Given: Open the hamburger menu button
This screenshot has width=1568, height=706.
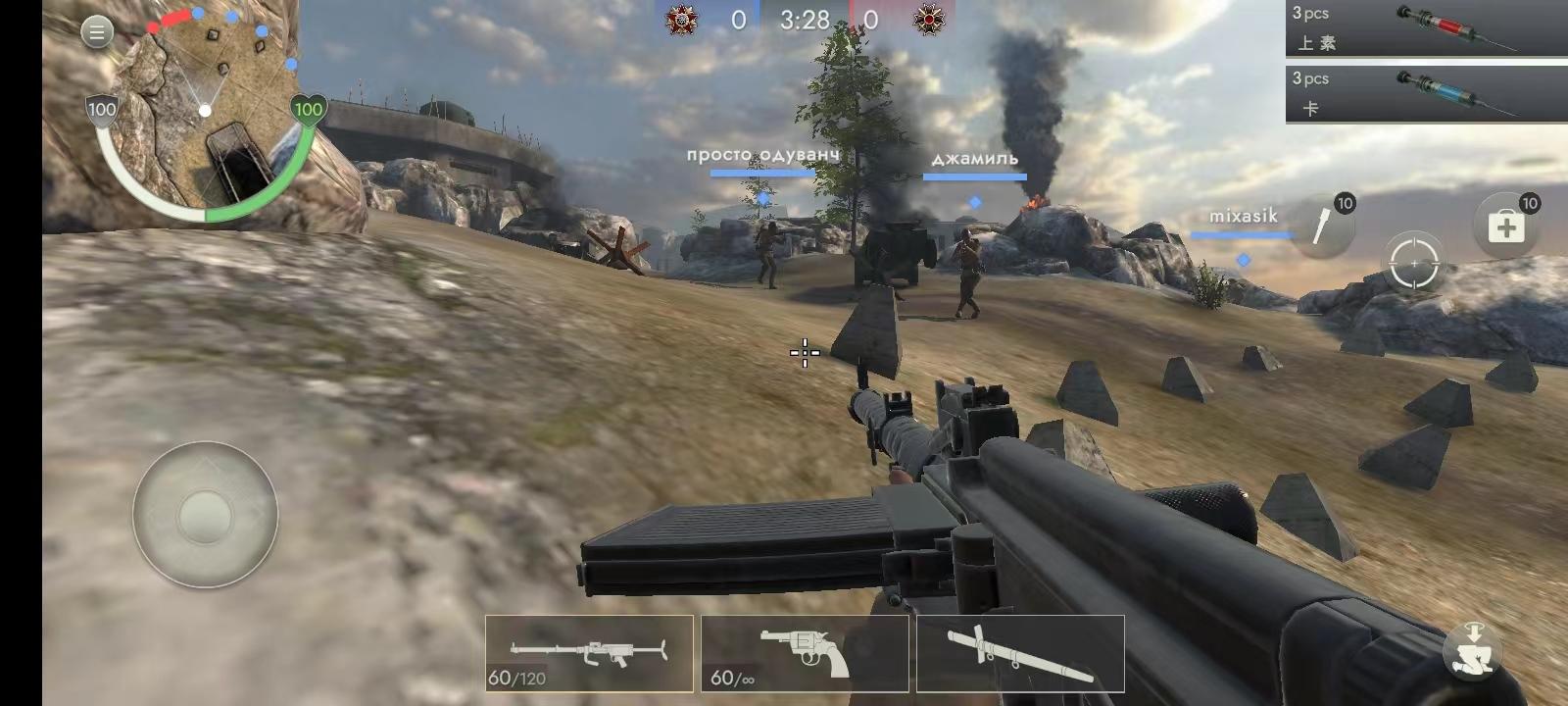Looking at the screenshot, I should [x=96, y=32].
